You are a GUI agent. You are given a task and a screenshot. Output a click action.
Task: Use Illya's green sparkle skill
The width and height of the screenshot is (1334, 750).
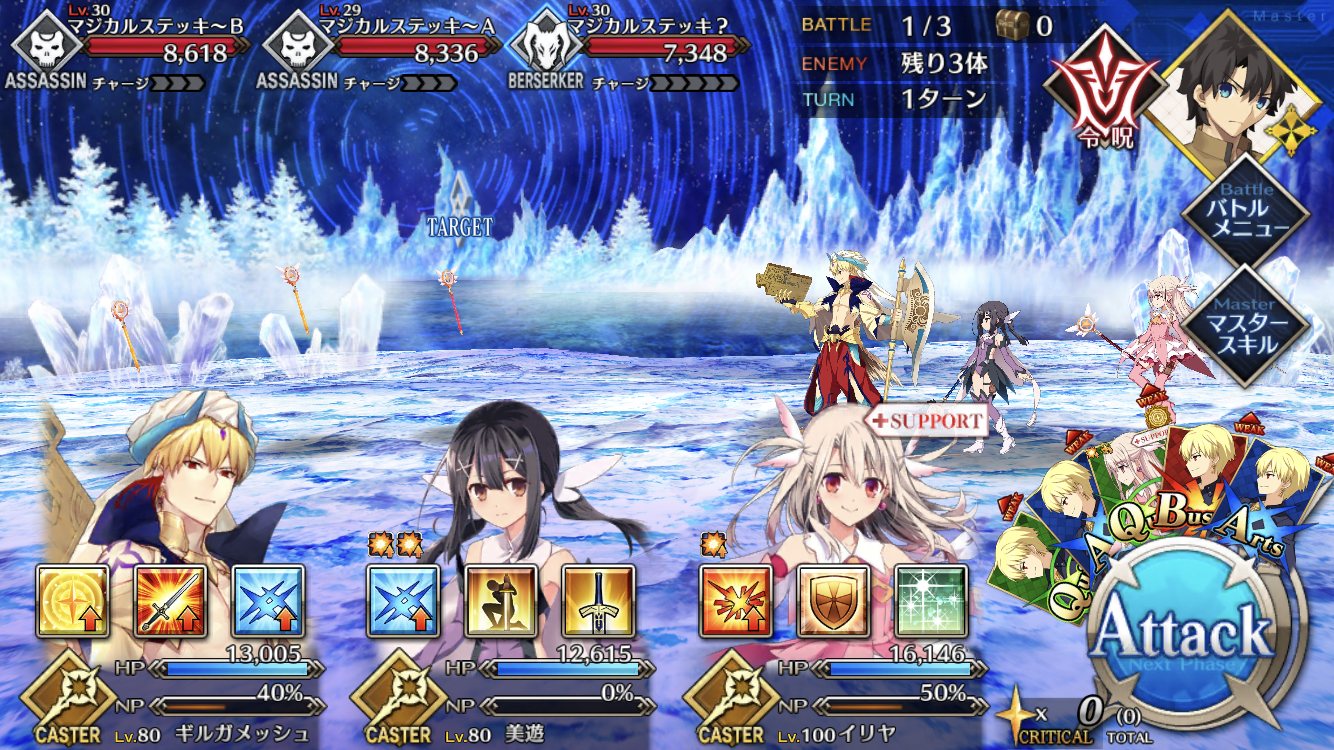pos(931,601)
